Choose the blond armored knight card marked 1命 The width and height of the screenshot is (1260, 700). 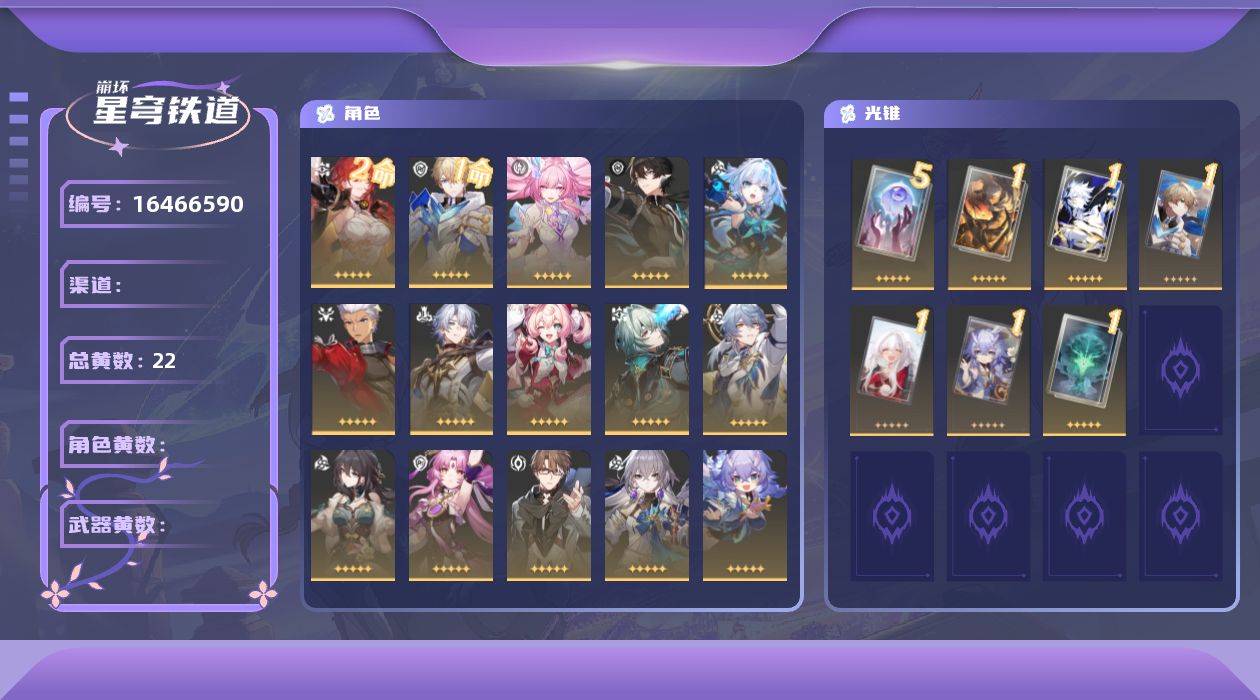450,222
